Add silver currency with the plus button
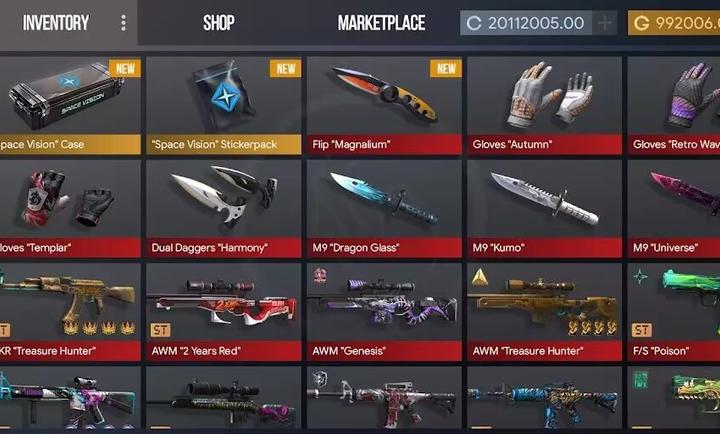This screenshot has width=720, height=434. (605, 23)
